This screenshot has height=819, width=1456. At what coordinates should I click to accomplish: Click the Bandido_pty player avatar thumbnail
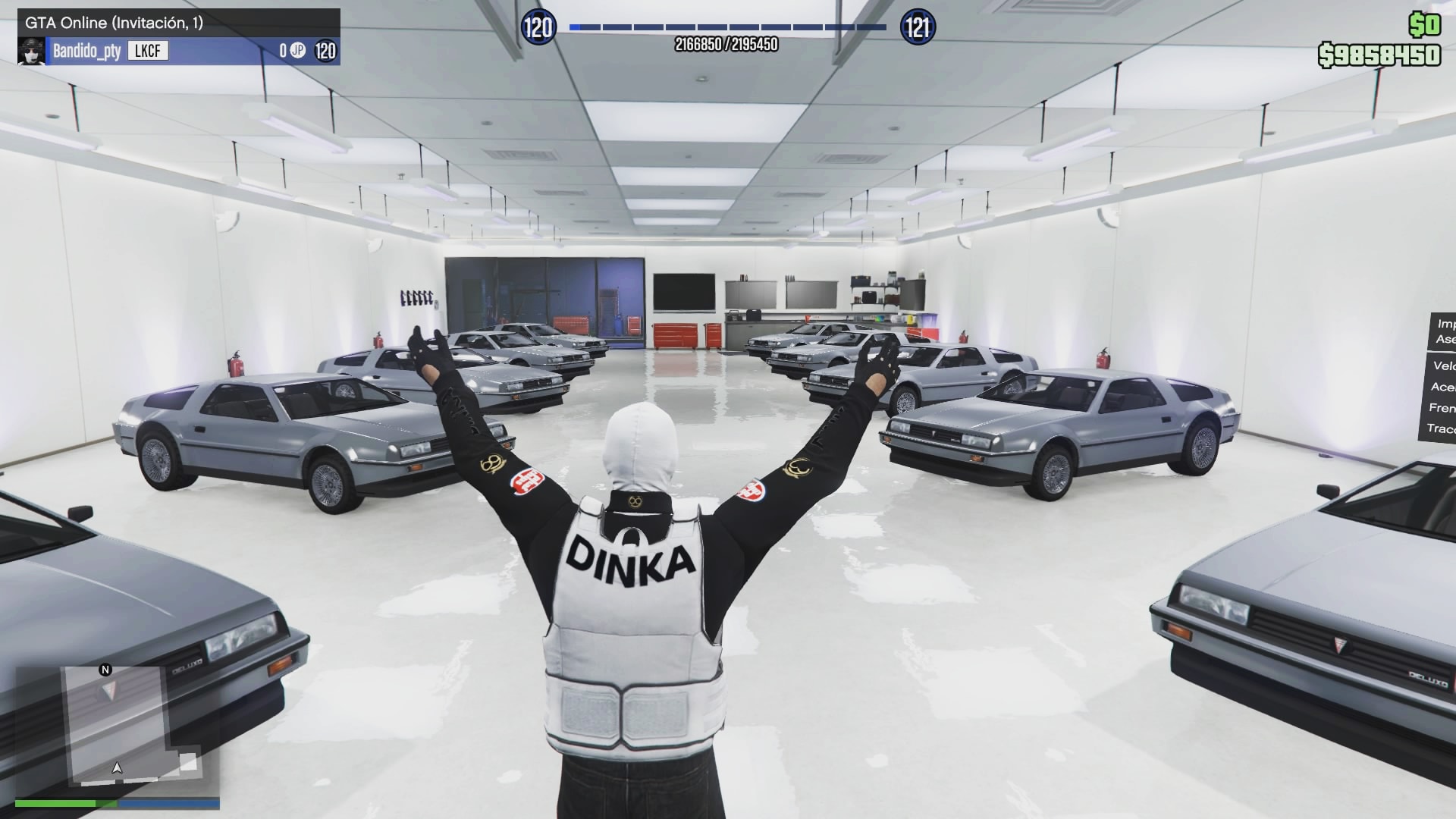click(x=31, y=52)
